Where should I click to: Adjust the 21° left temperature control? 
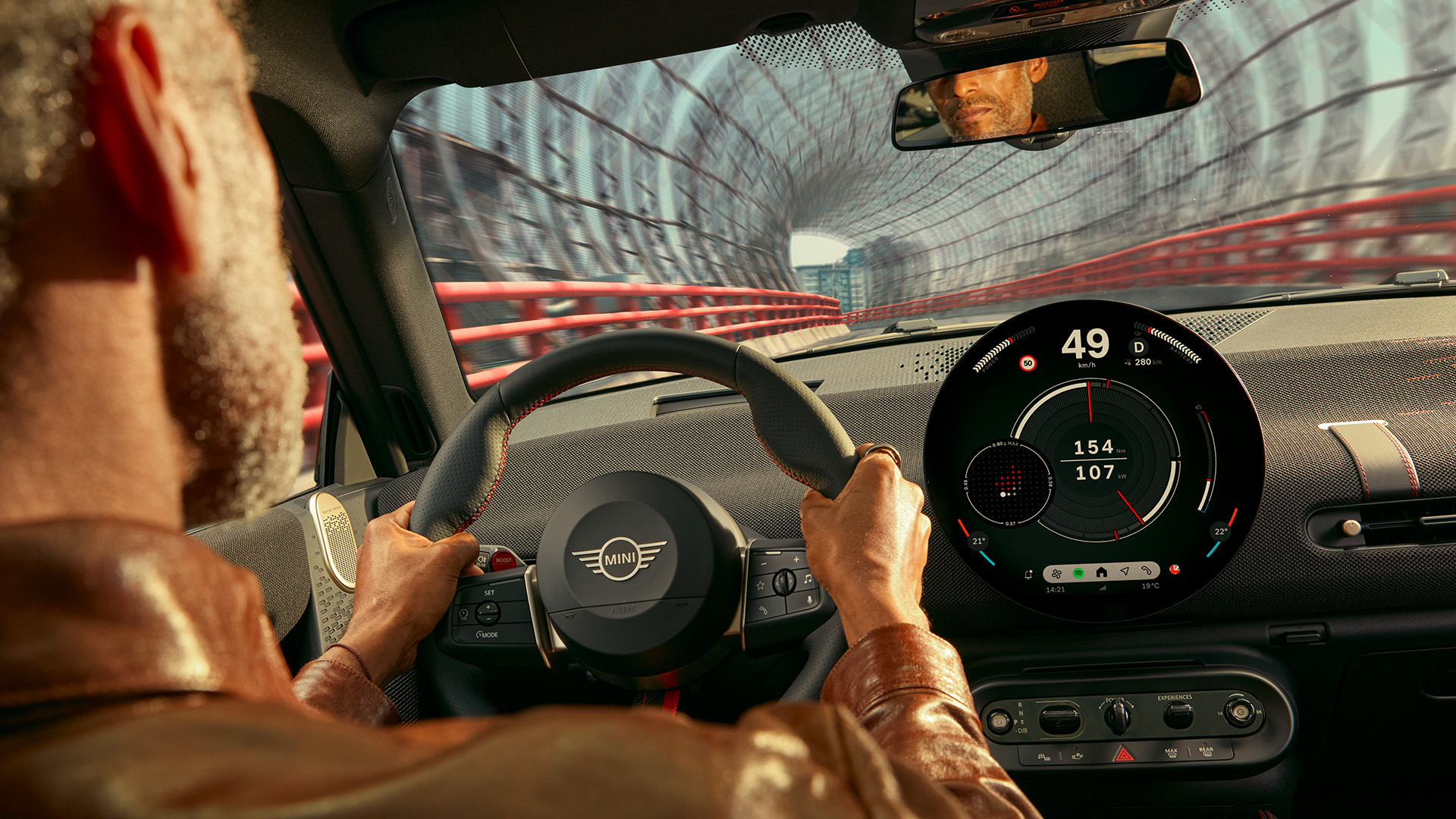(978, 541)
